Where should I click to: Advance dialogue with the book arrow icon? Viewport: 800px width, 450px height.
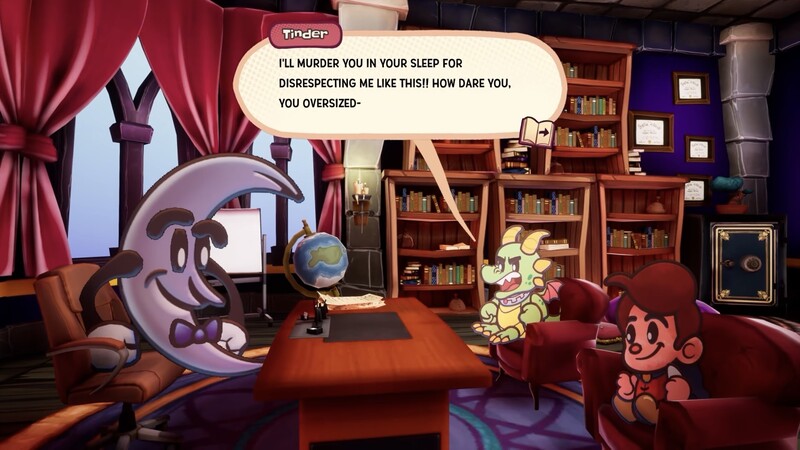pyautogui.click(x=536, y=130)
